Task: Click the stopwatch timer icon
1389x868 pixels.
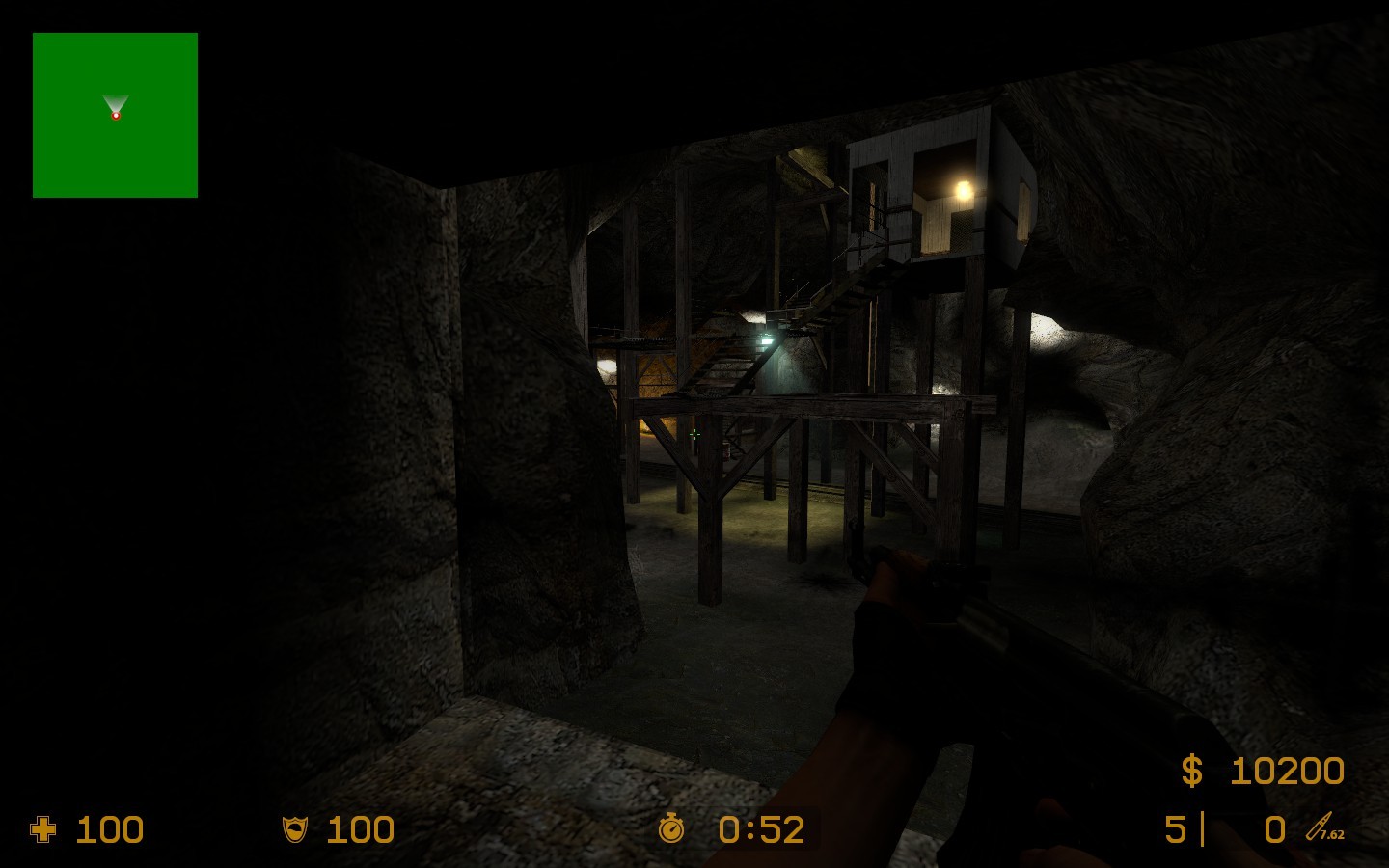Action: tap(673, 829)
